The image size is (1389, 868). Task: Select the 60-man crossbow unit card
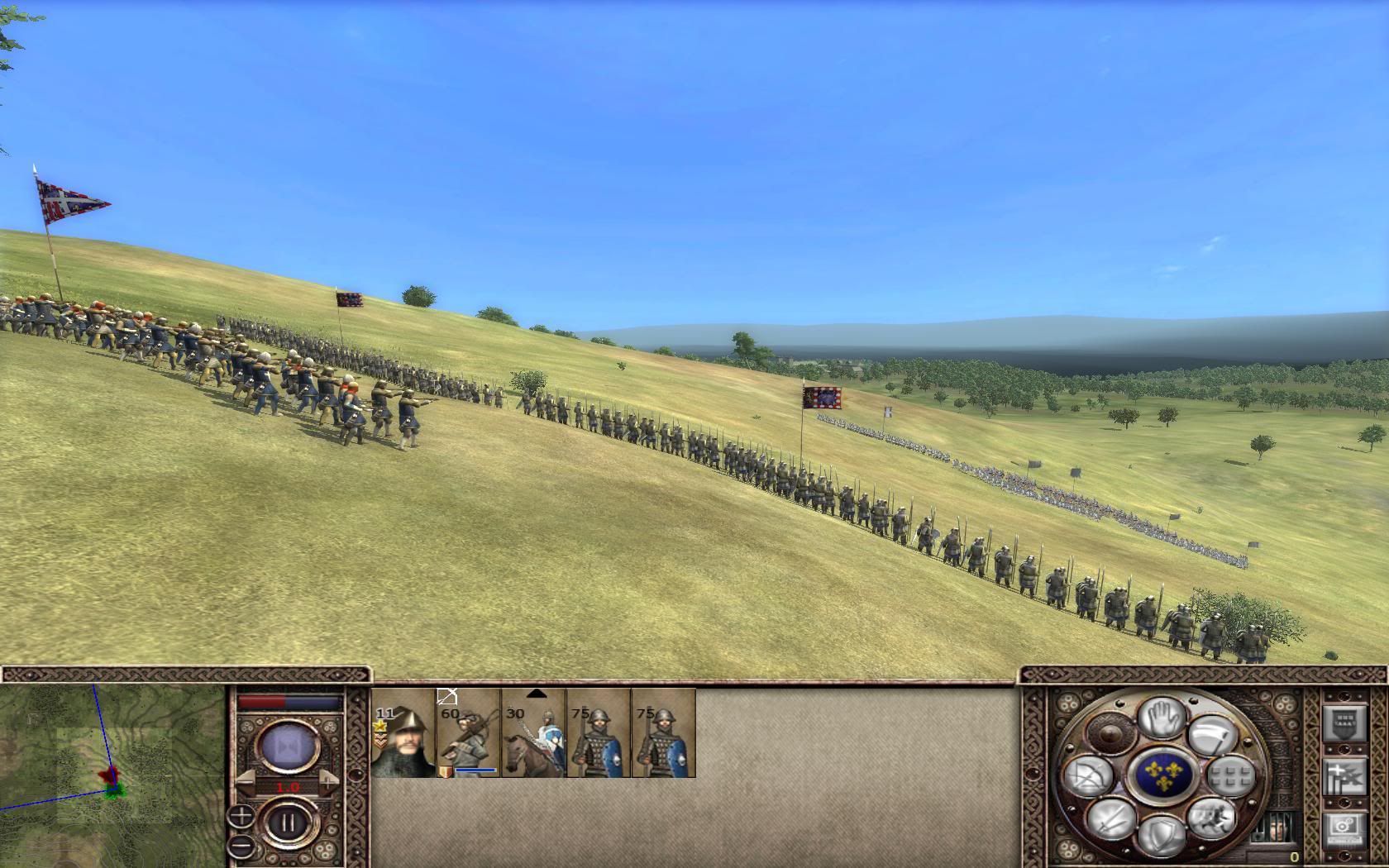[468, 732]
